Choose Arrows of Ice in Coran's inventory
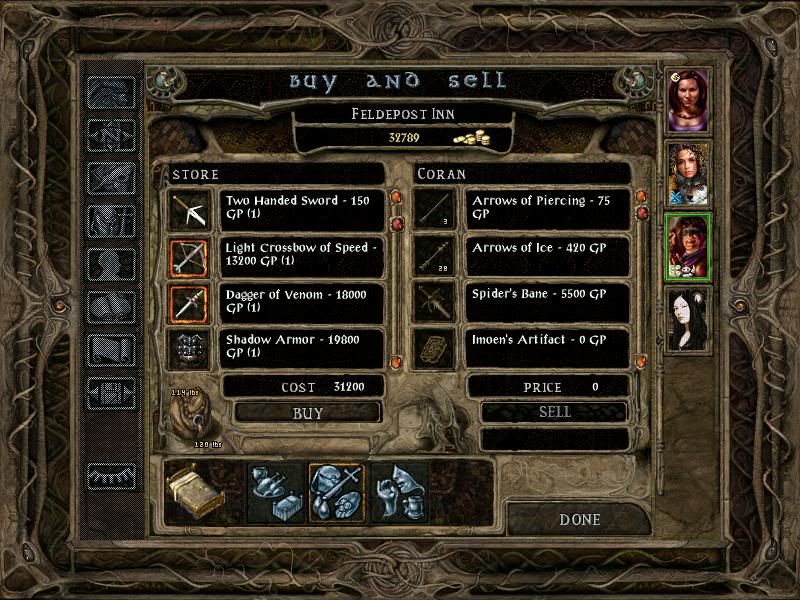This screenshot has width=800, height=600. (x=549, y=255)
